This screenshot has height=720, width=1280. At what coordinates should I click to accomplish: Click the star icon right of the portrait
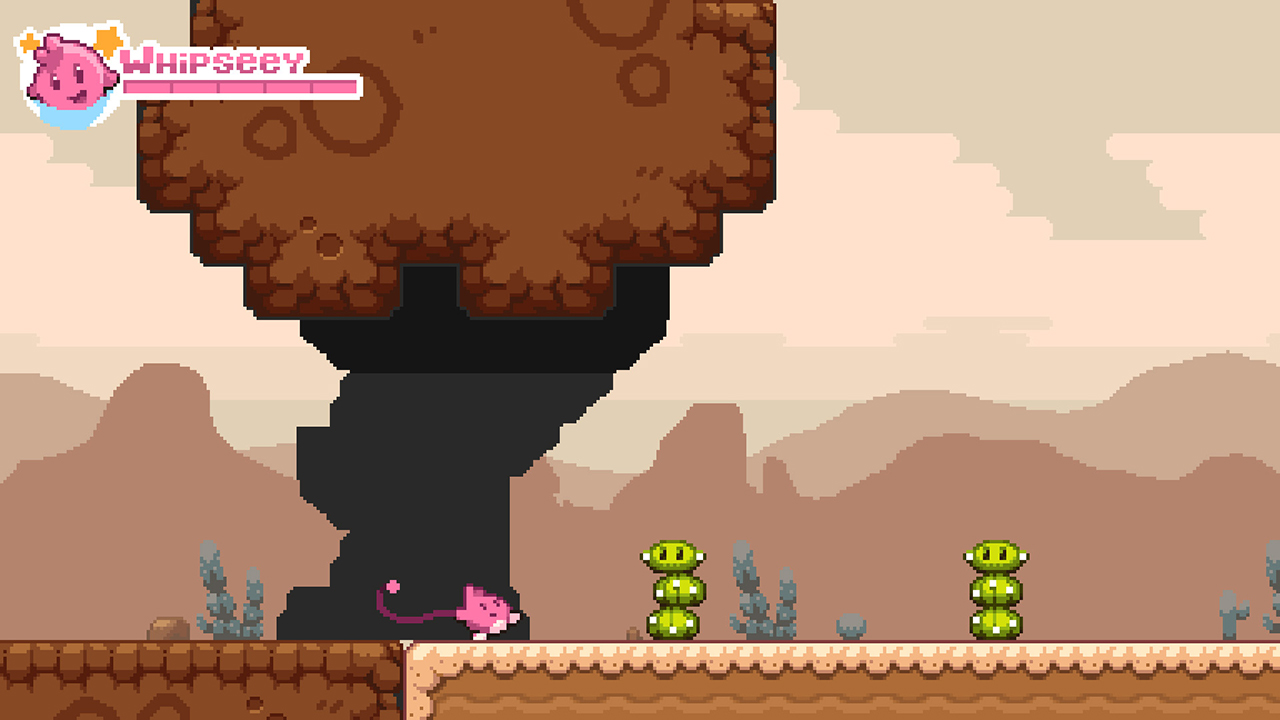click(x=105, y=40)
